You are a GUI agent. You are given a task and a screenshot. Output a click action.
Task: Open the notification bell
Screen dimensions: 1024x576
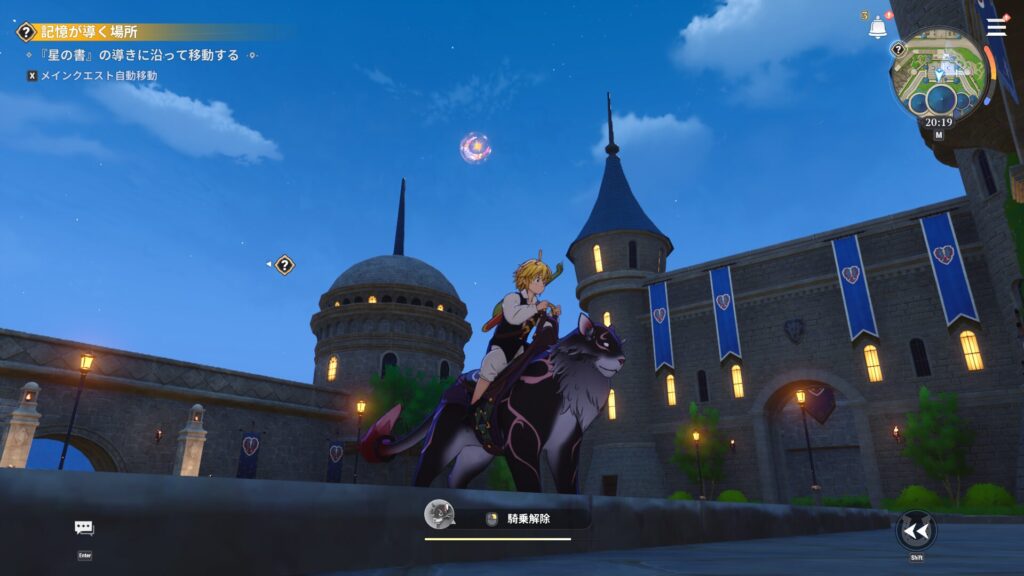tap(877, 28)
